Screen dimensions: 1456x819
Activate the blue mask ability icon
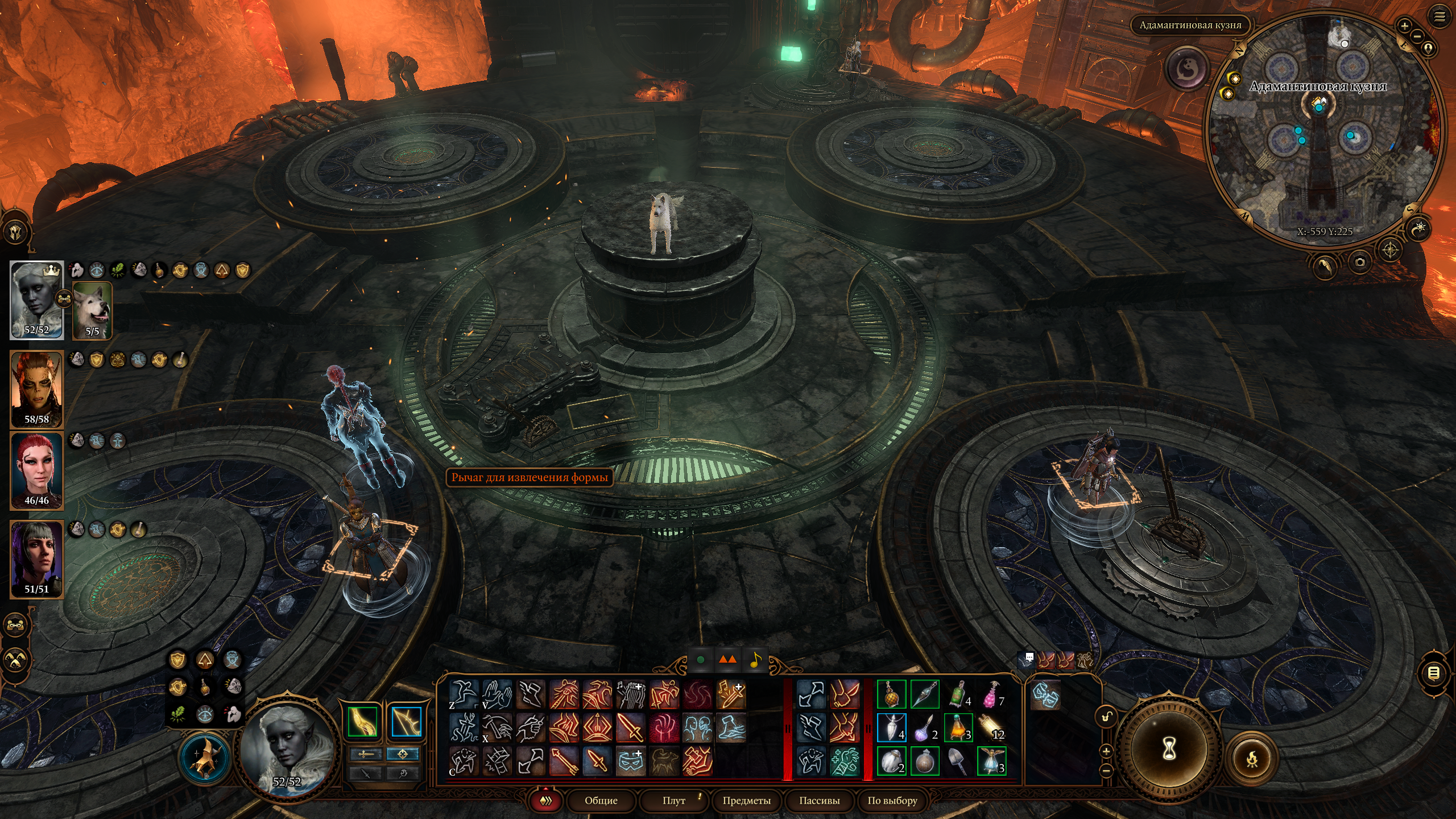(x=630, y=761)
